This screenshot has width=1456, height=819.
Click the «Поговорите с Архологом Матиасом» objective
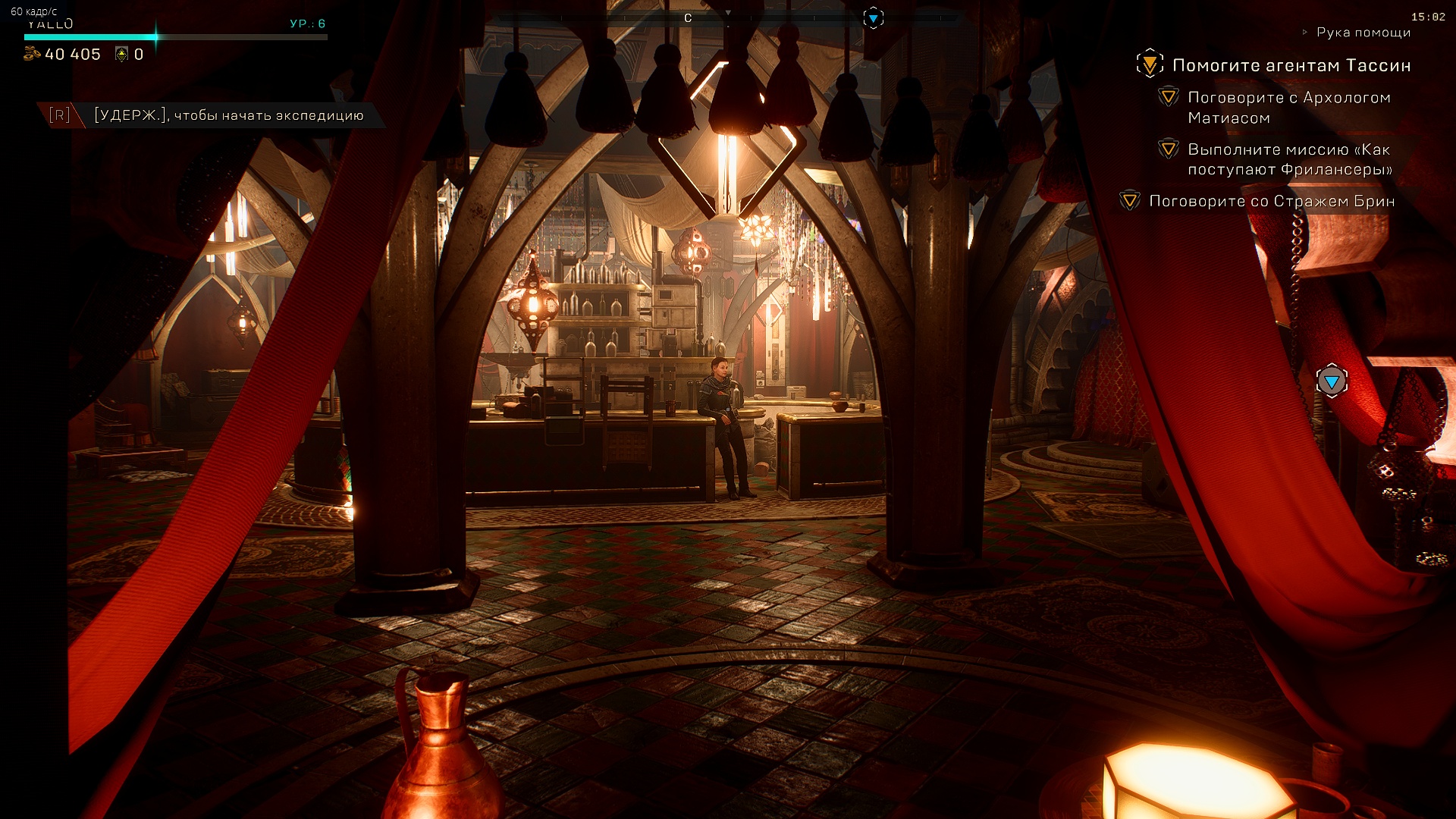point(1288,107)
